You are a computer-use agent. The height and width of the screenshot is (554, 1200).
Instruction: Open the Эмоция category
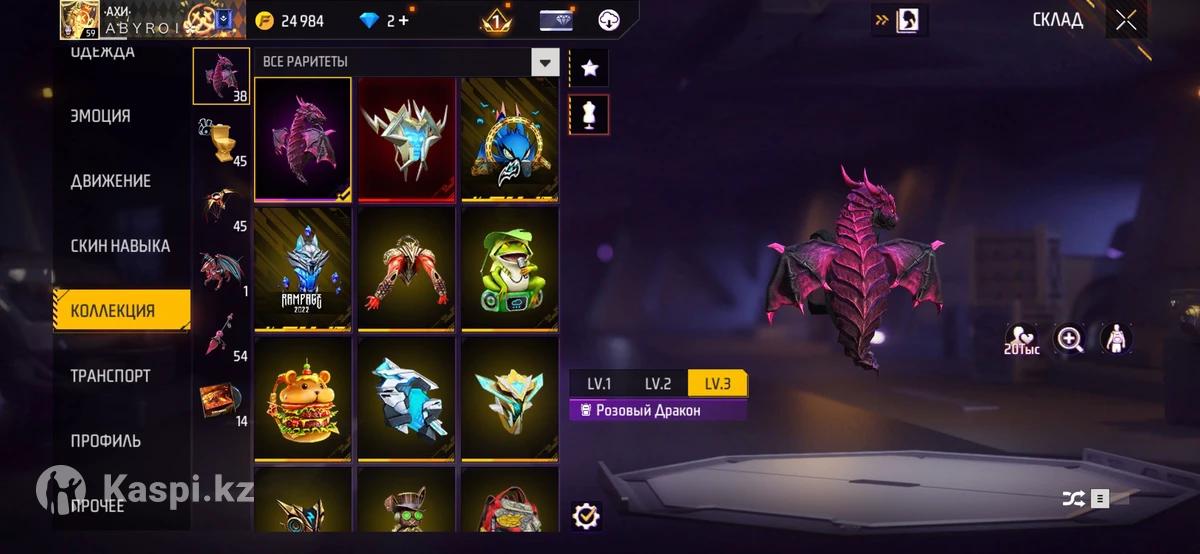tap(101, 116)
